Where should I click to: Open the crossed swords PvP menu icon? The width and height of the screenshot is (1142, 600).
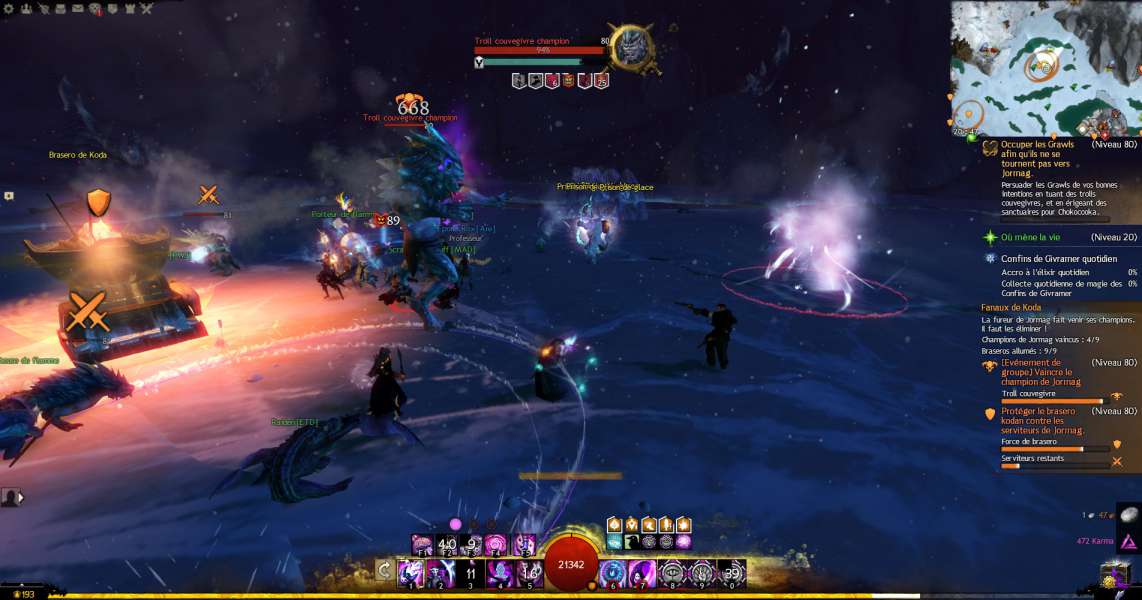tap(146, 8)
